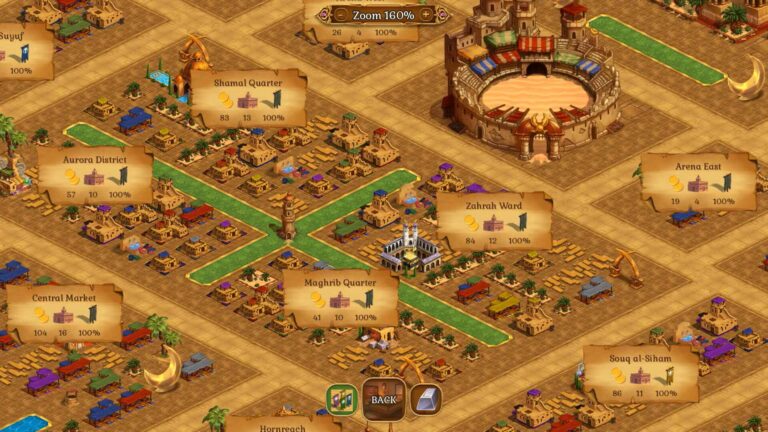Open the silver ingot button
This screenshot has height=432, width=768.
pyautogui.click(x=425, y=399)
